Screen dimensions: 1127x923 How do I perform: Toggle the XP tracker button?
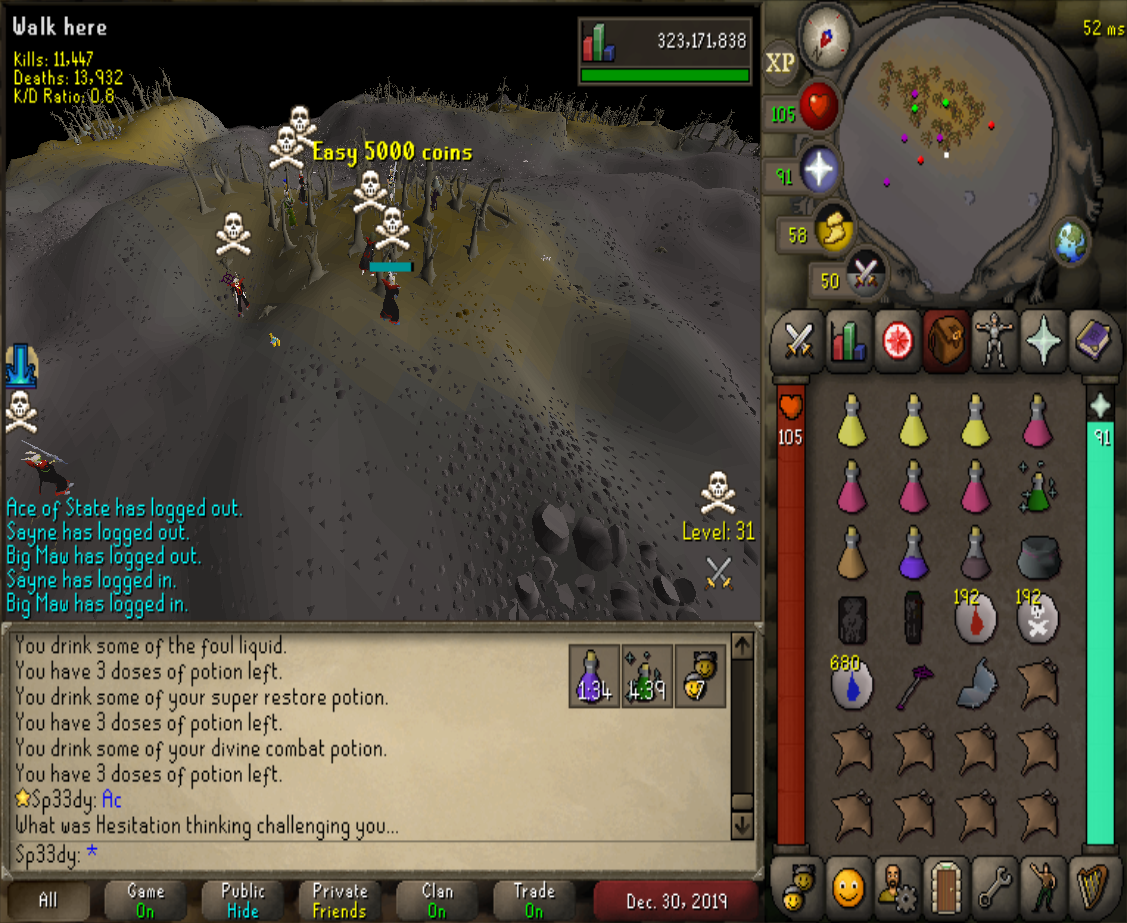[x=780, y=63]
